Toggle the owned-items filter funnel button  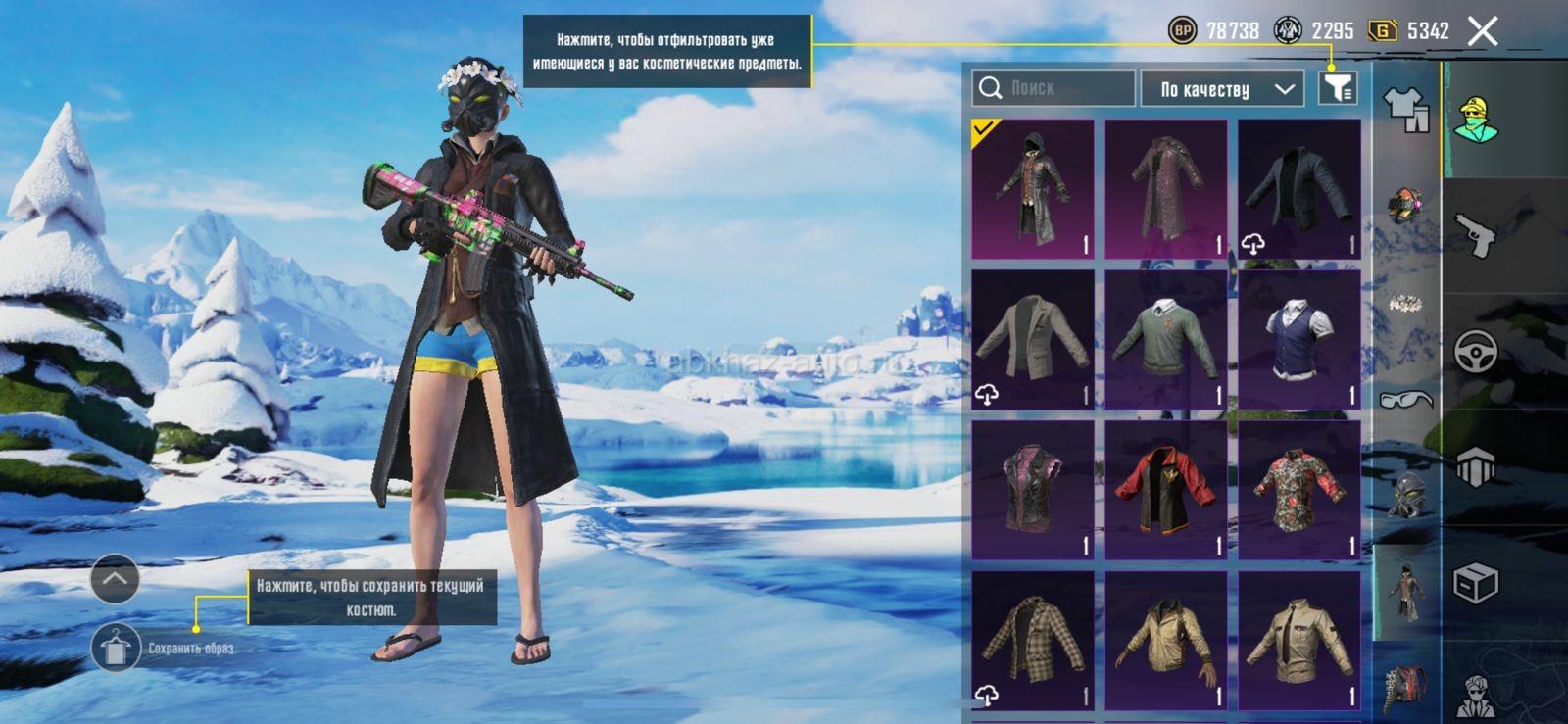[x=1338, y=88]
